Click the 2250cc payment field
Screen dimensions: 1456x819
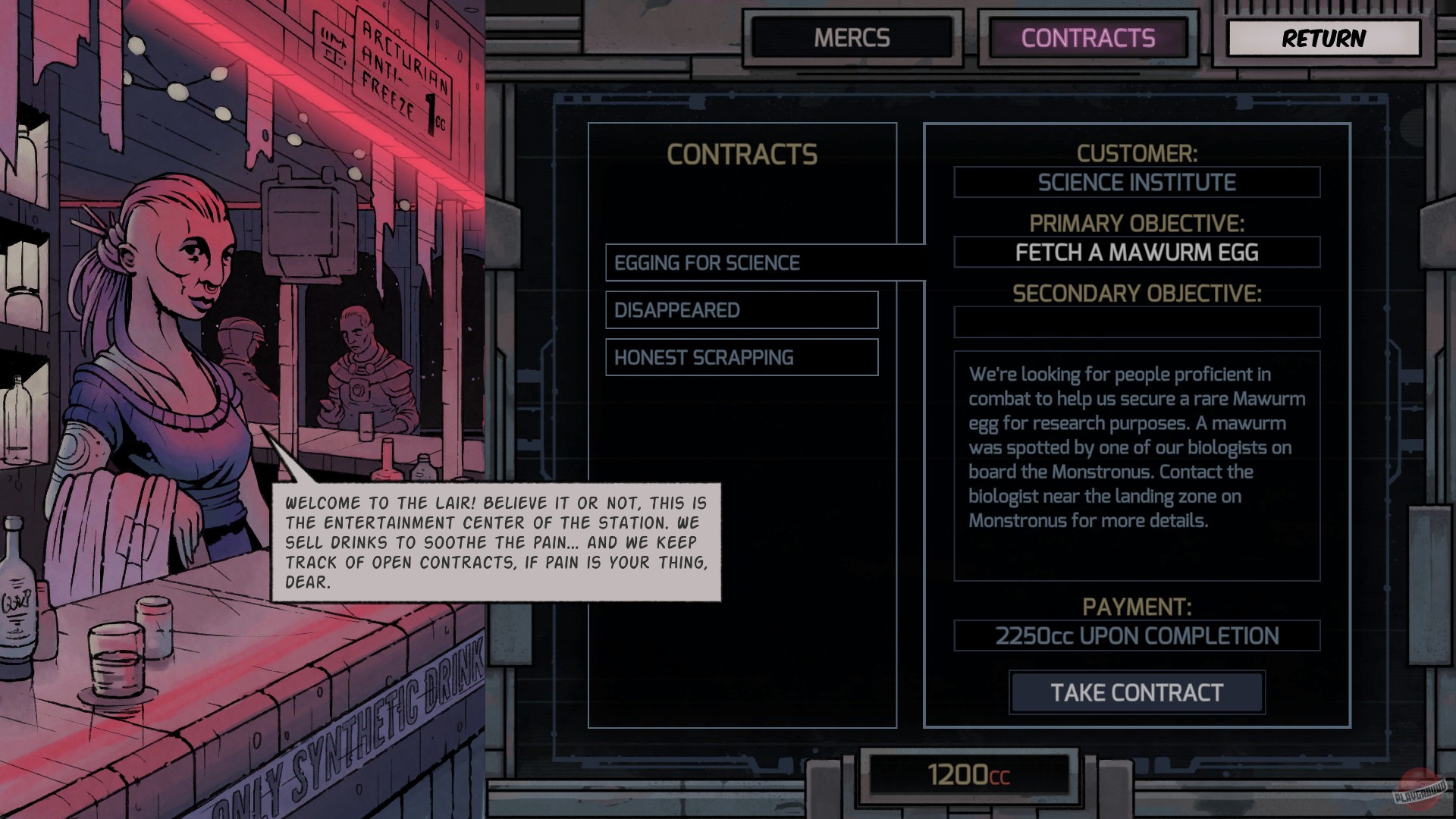(1136, 635)
